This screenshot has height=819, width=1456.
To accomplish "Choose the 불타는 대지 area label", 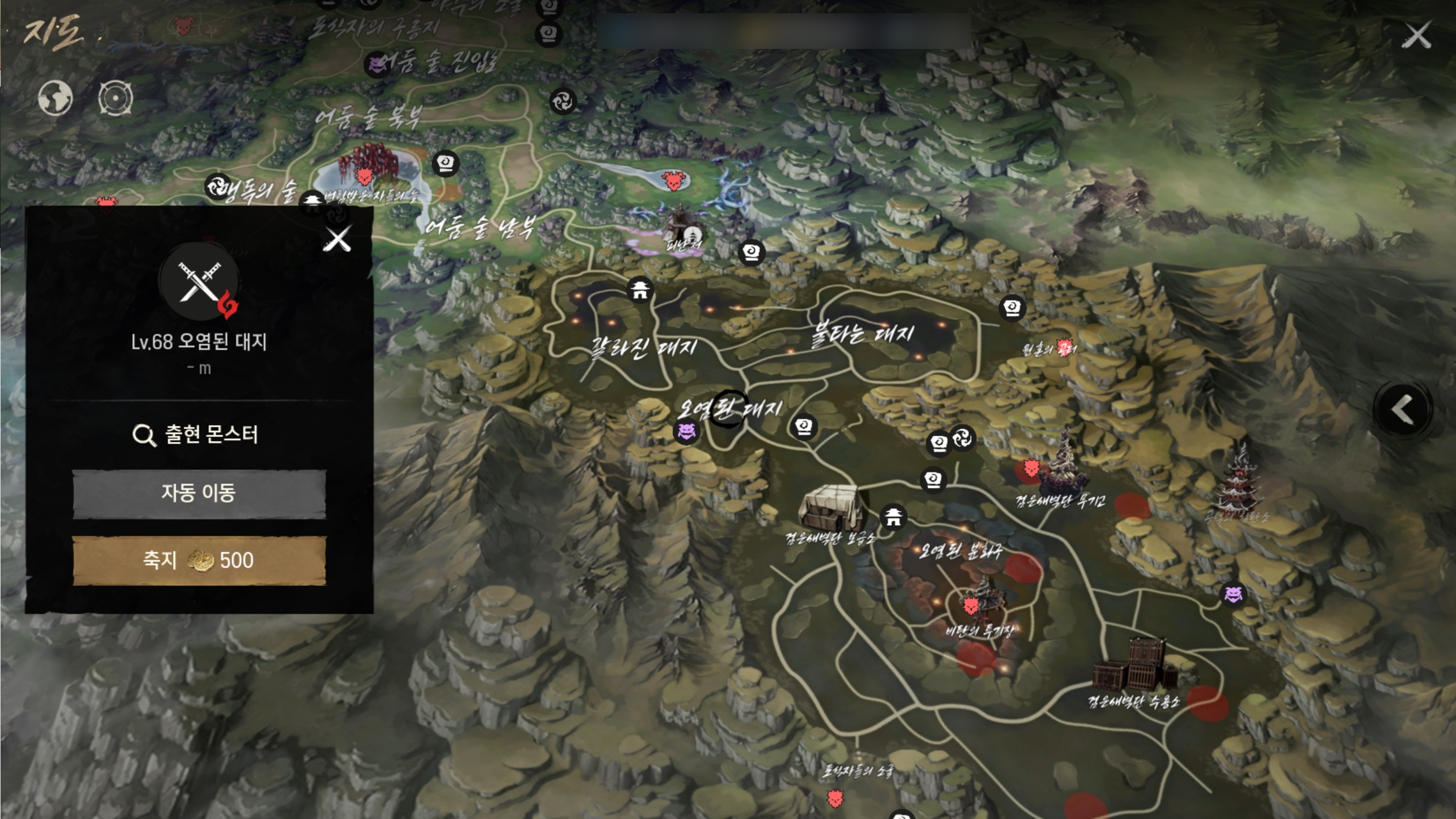I will click(862, 335).
